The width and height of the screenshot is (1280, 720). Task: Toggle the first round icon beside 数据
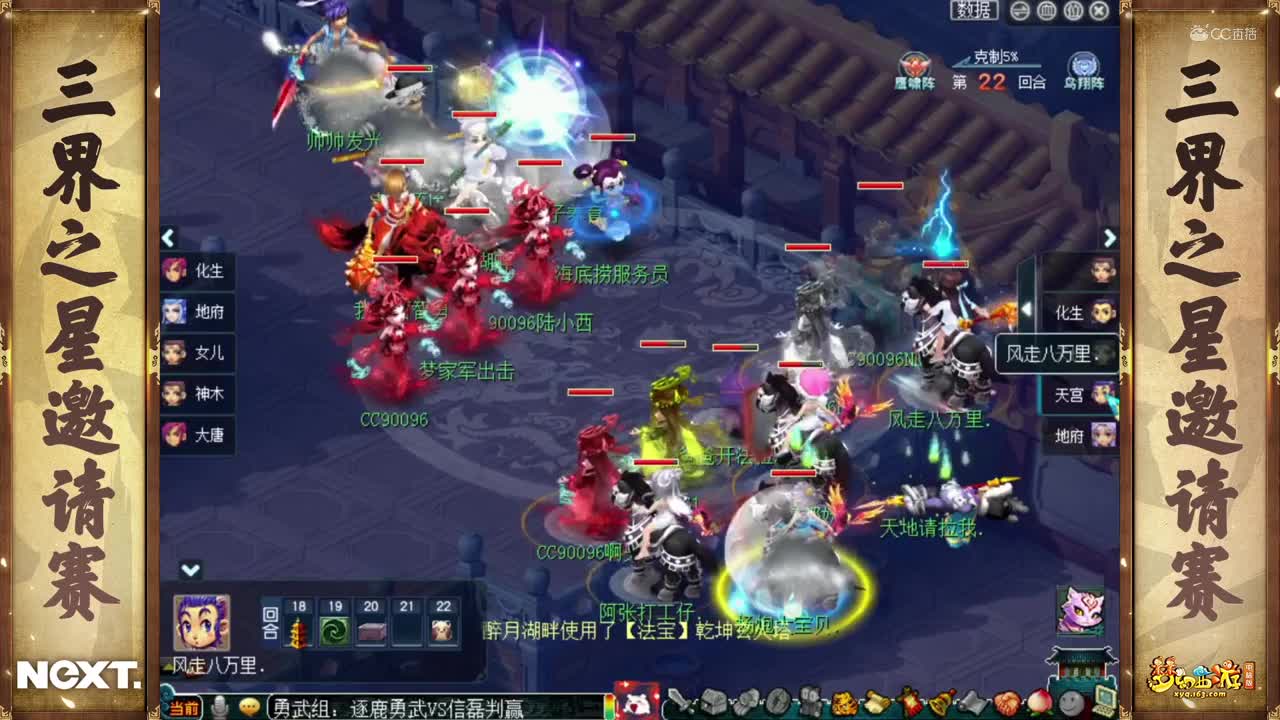1019,11
